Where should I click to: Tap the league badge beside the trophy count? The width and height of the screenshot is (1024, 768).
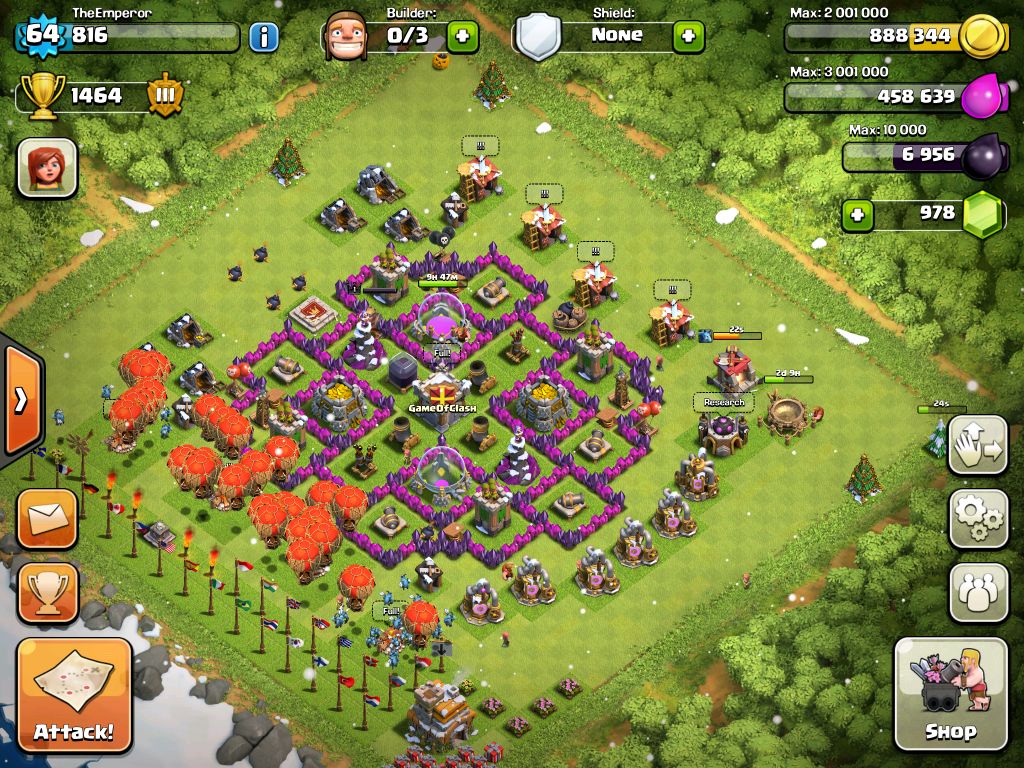(x=165, y=96)
